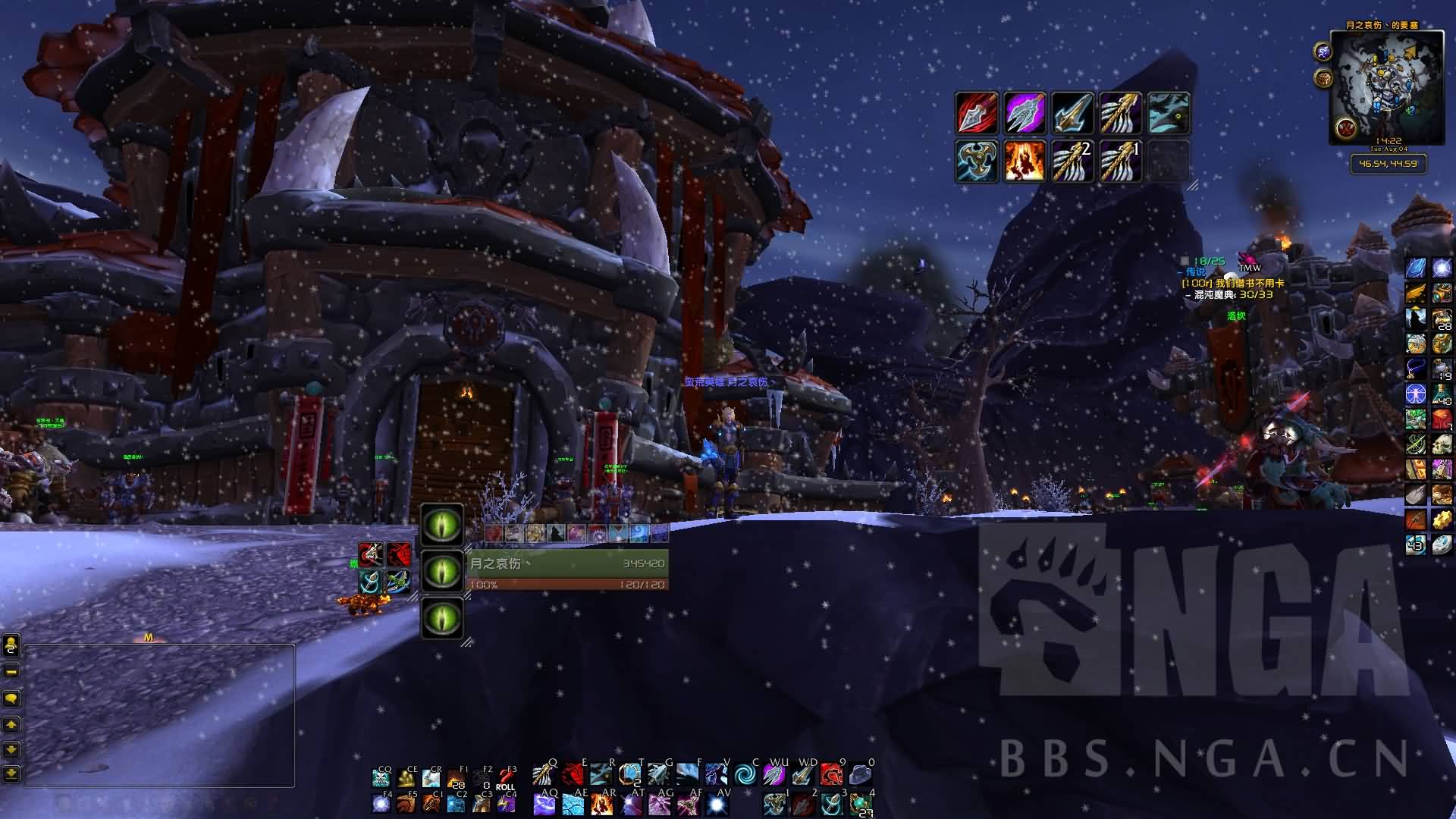
Task: Trigger the three-bladed glaive ability icon
Action: coord(976,161)
